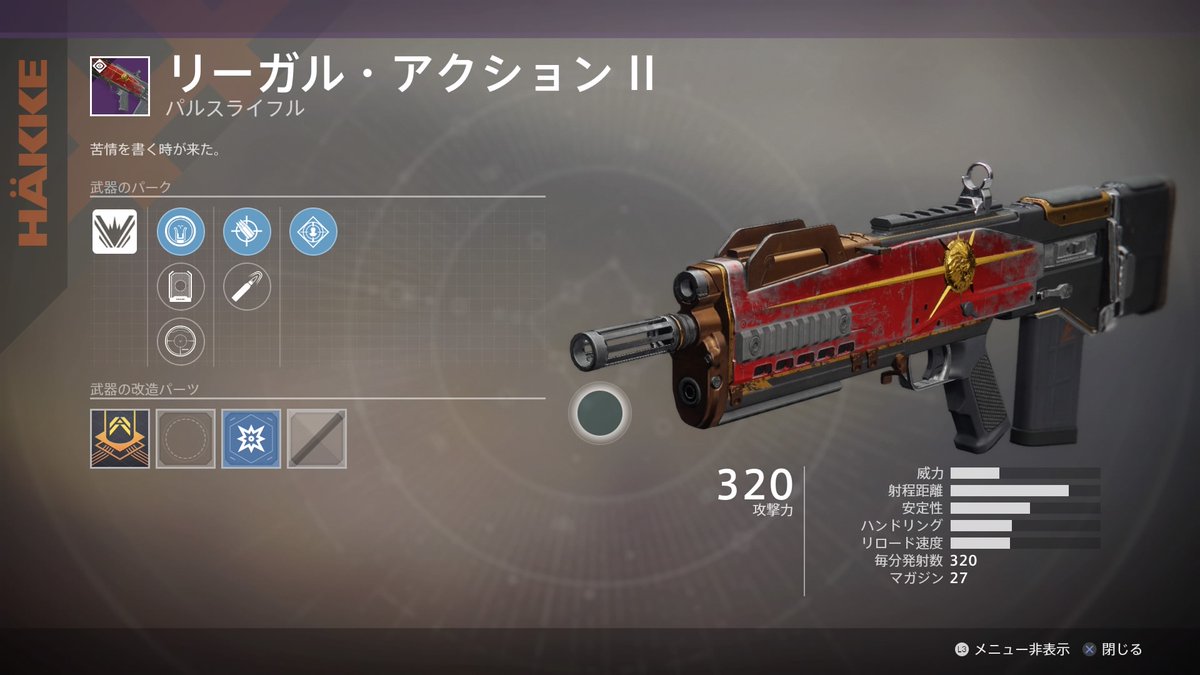Select the rectangular scope perk below it
This screenshot has width=1200, height=675.
click(181, 287)
